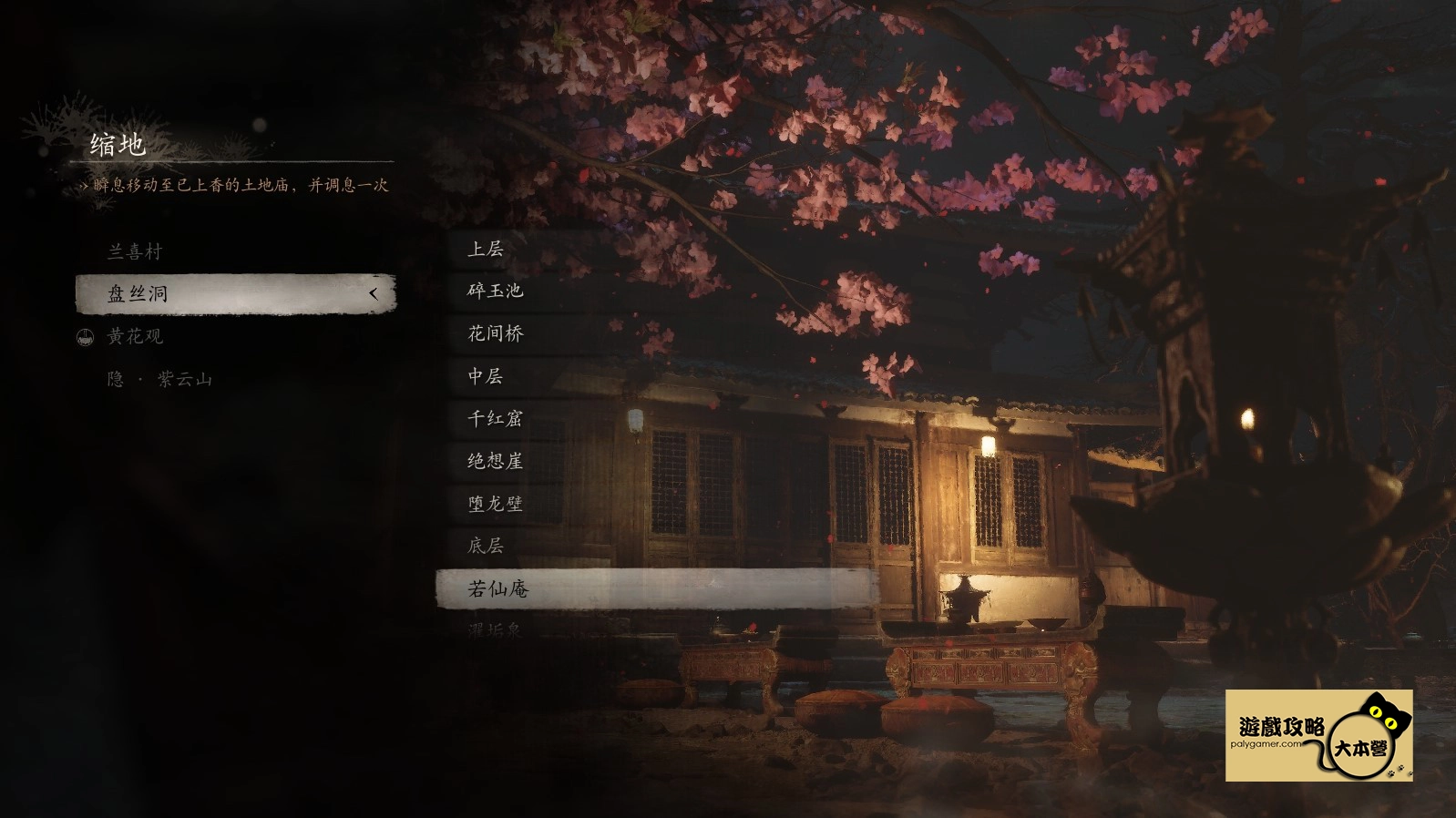
Task: Teleport to 千红窟 shrine
Action: point(495,418)
